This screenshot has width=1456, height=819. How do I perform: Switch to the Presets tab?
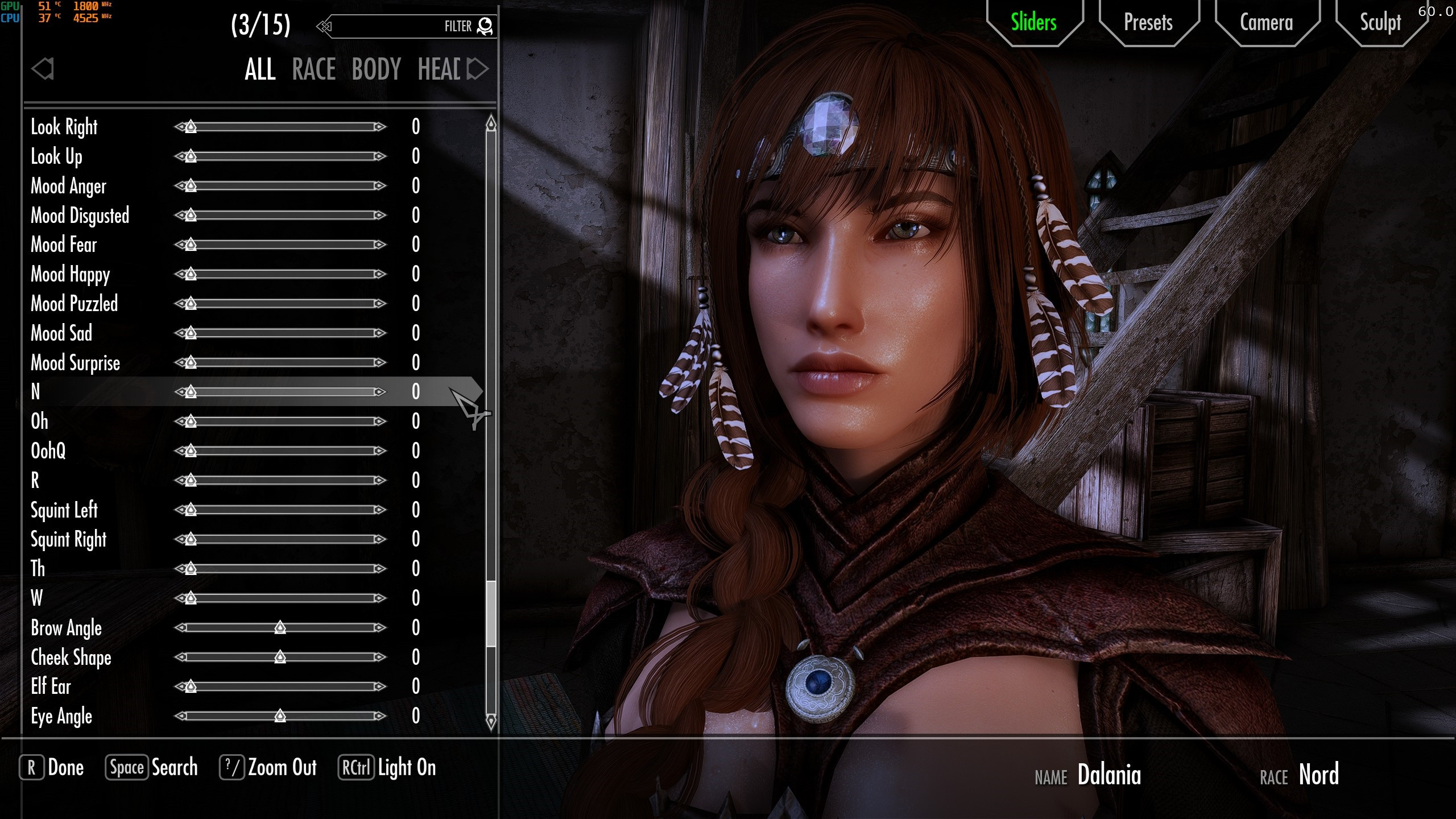pos(1148,23)
